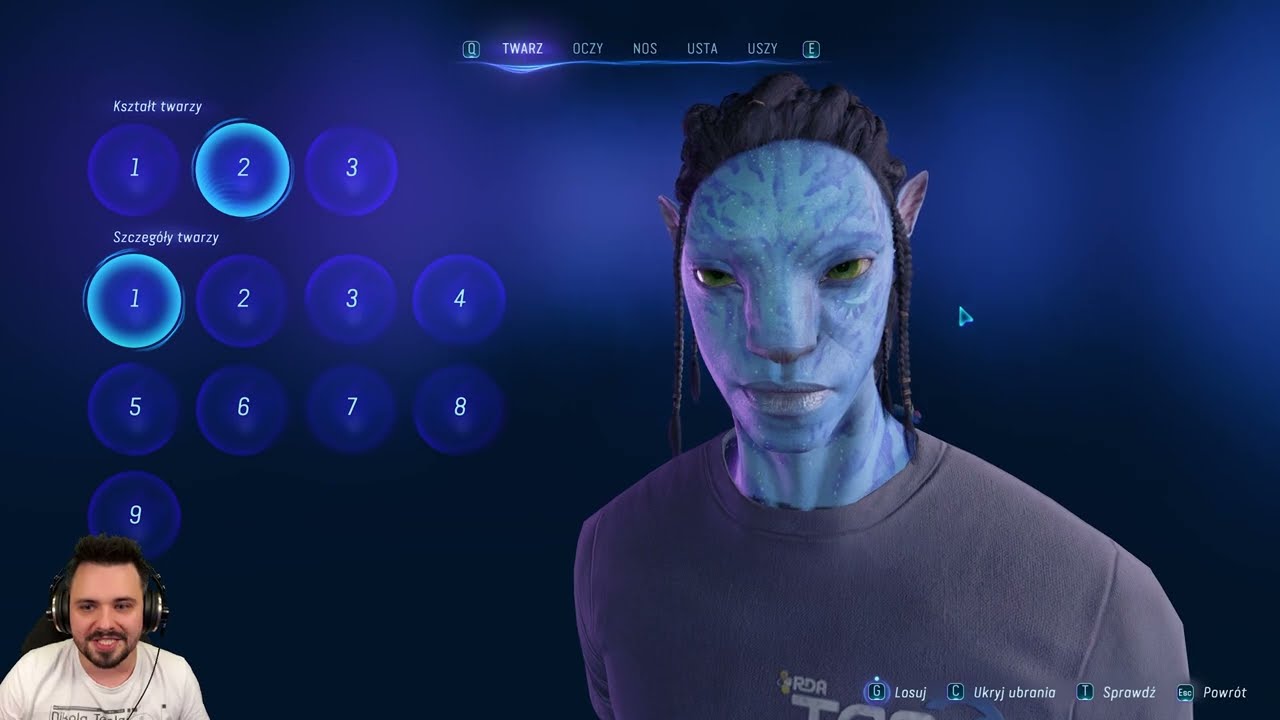
Task: Go back with Powrót
Action: click(x=1213, y=692)
